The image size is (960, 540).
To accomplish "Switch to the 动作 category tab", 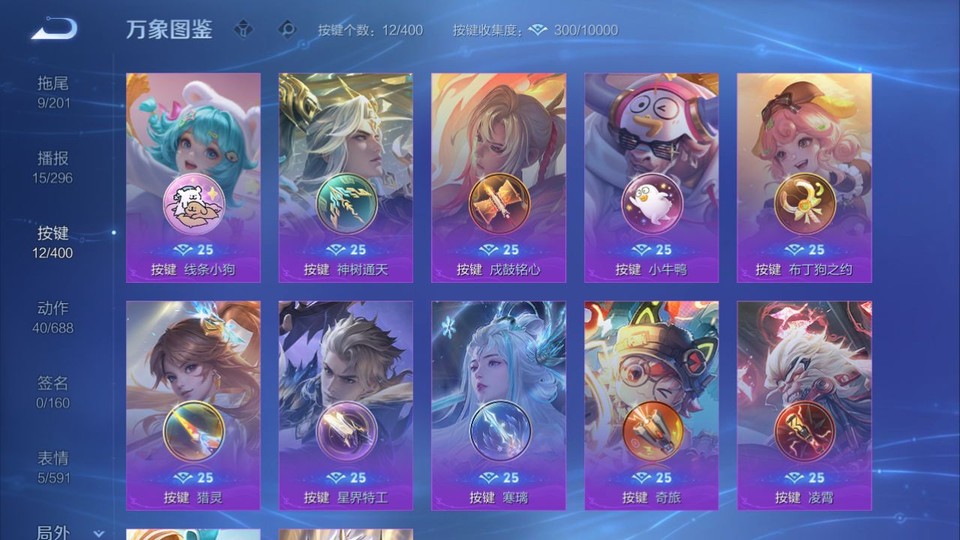I will 53,316.
